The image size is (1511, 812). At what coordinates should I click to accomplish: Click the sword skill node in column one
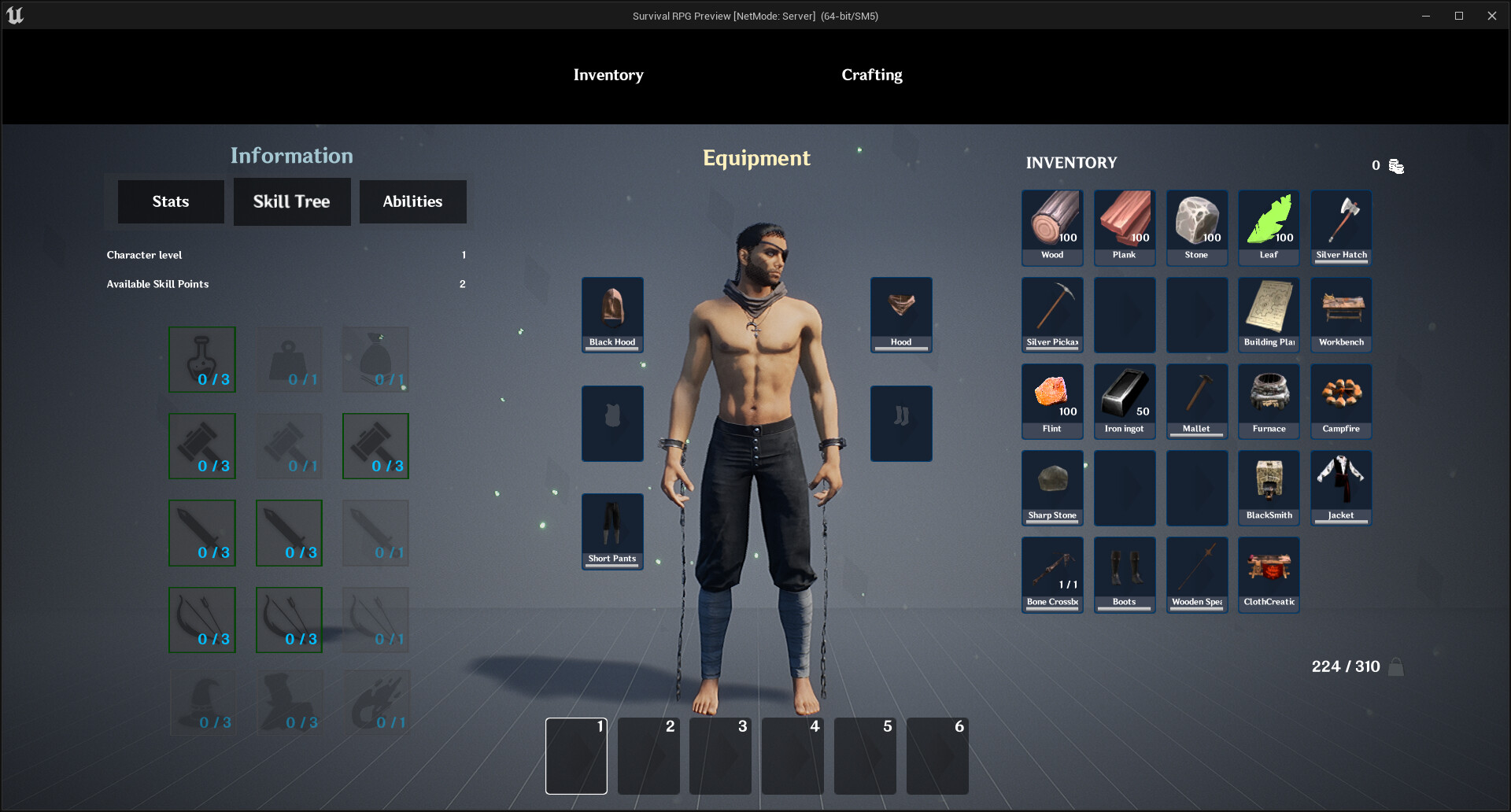[x=201, y=533]
